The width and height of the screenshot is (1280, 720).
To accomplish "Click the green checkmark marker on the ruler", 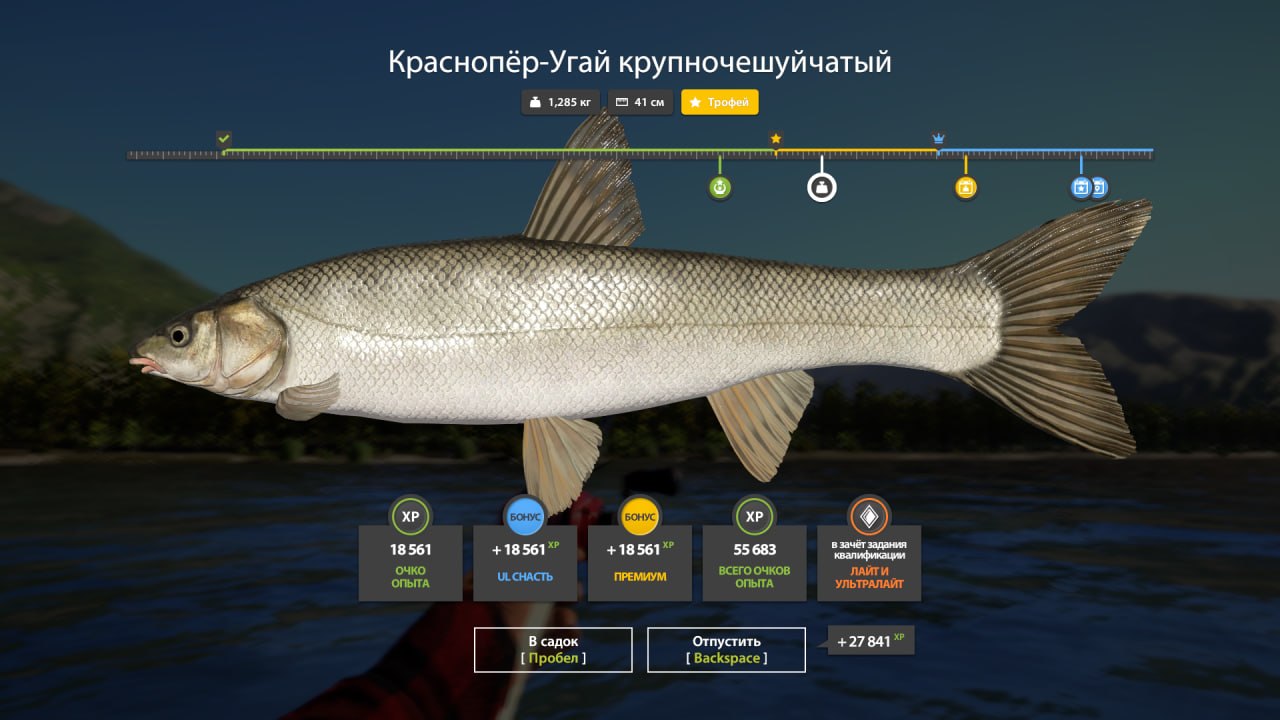I will [x=224, y=137].
